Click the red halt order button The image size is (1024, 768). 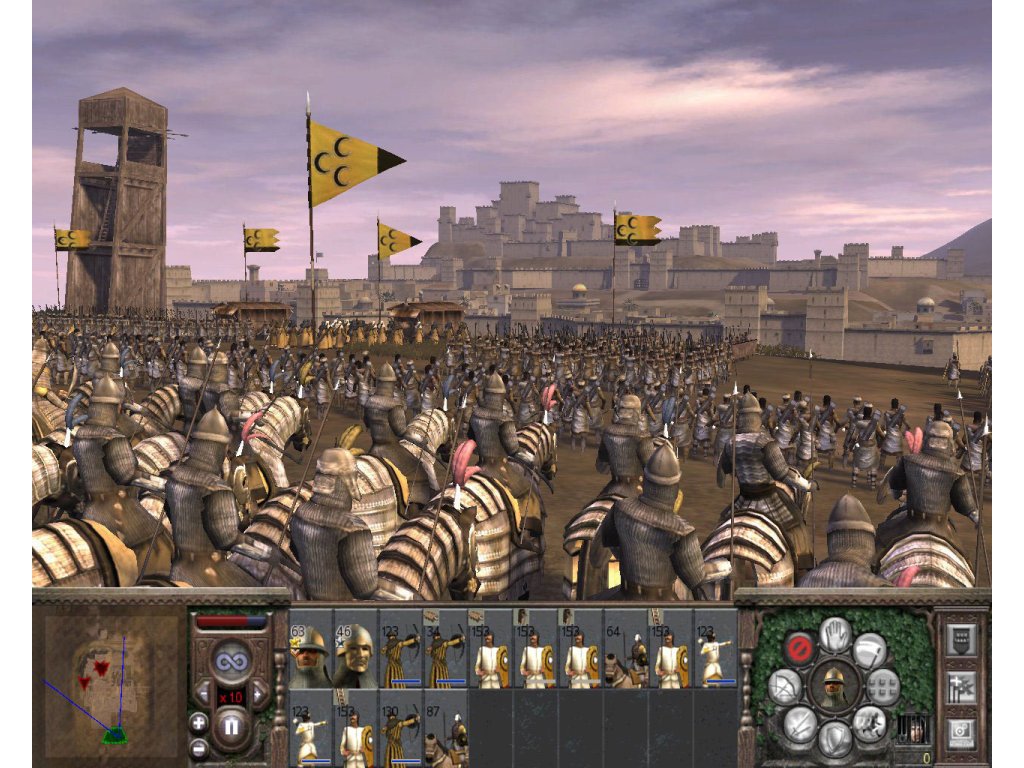798,647
